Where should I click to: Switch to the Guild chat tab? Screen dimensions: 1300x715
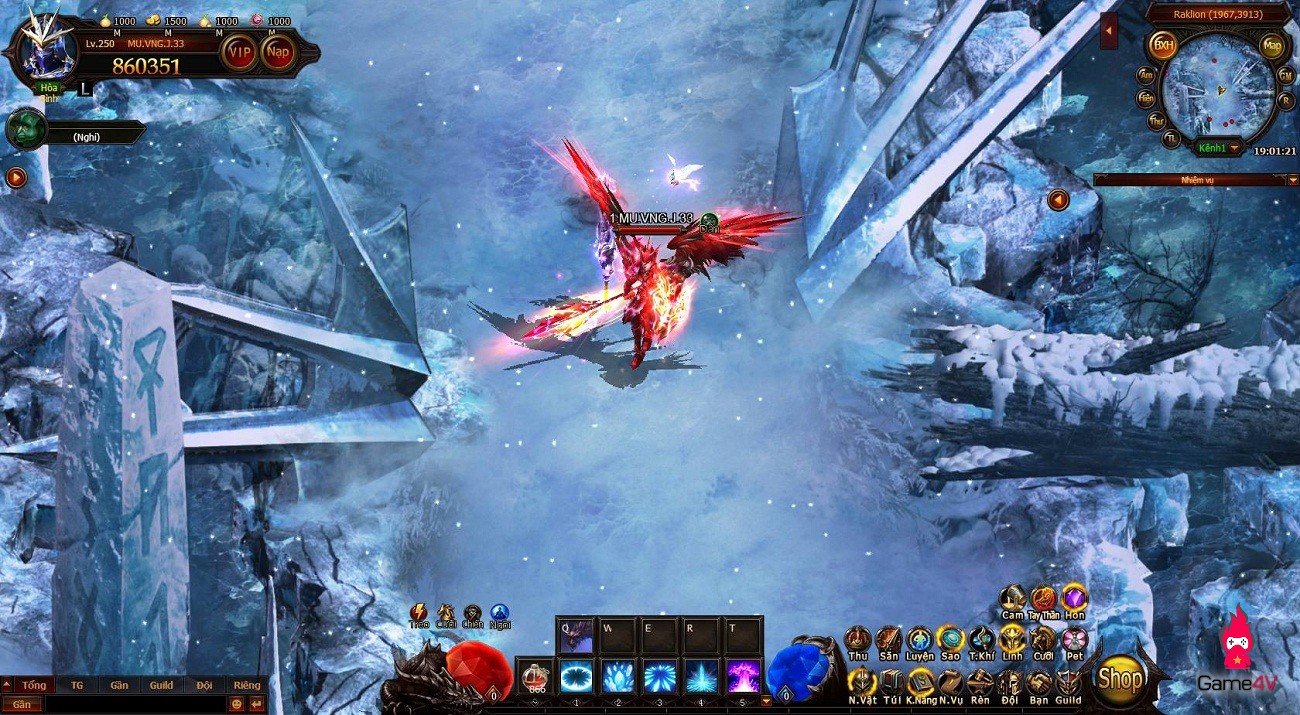(x=161, y=685)
